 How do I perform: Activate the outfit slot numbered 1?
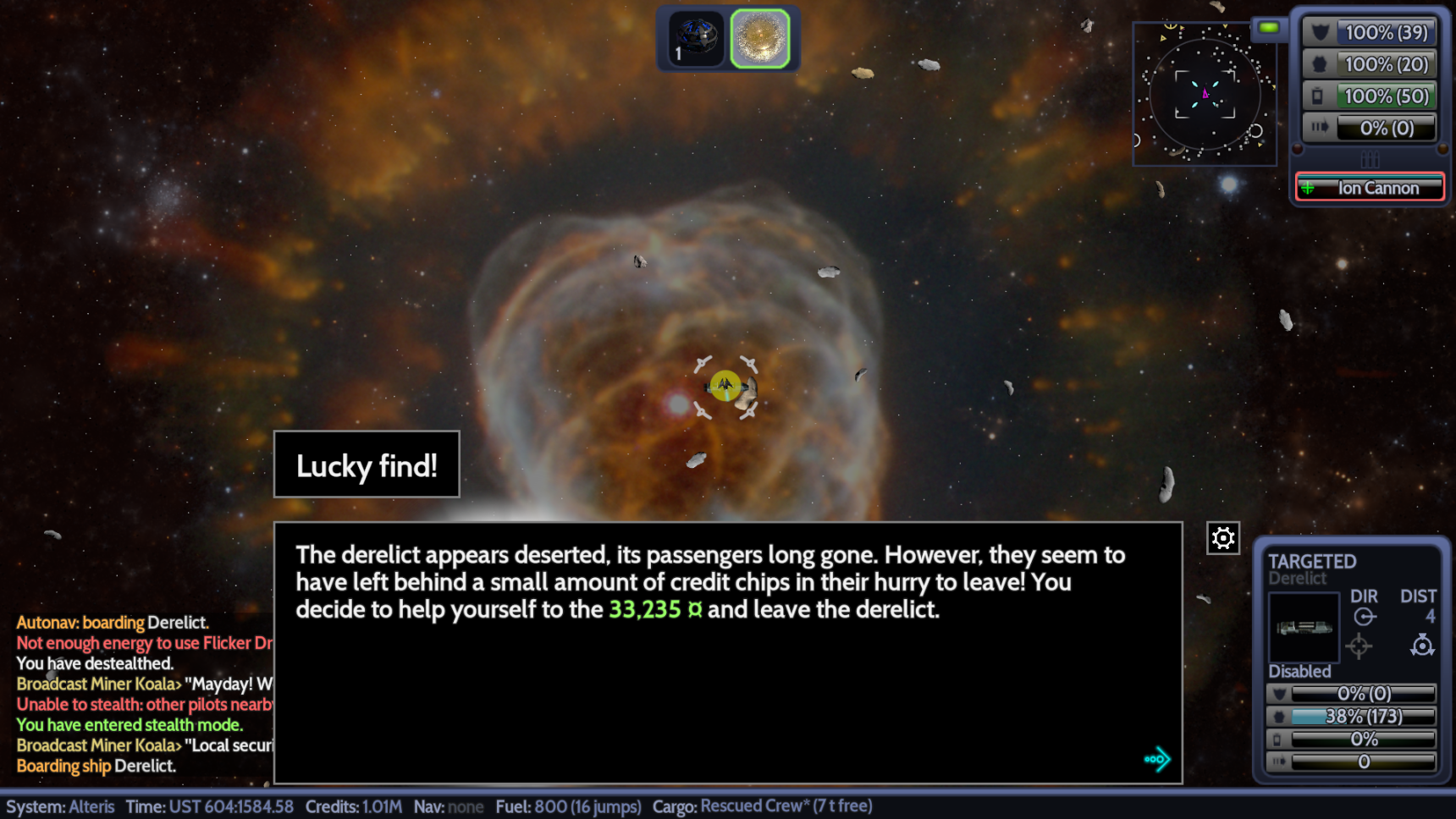[x=696, y=39]
